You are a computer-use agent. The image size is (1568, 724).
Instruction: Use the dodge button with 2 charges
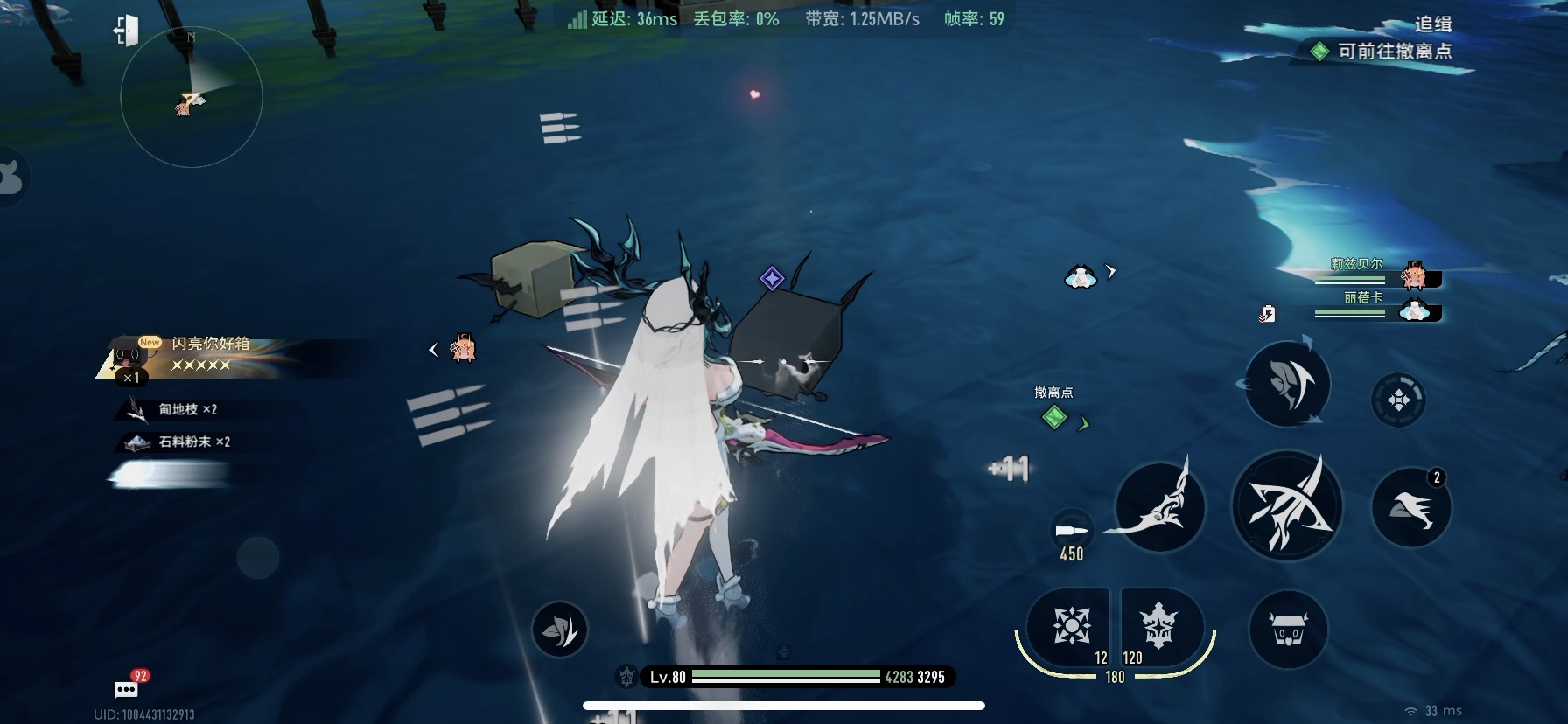[x=1410, y=508]
